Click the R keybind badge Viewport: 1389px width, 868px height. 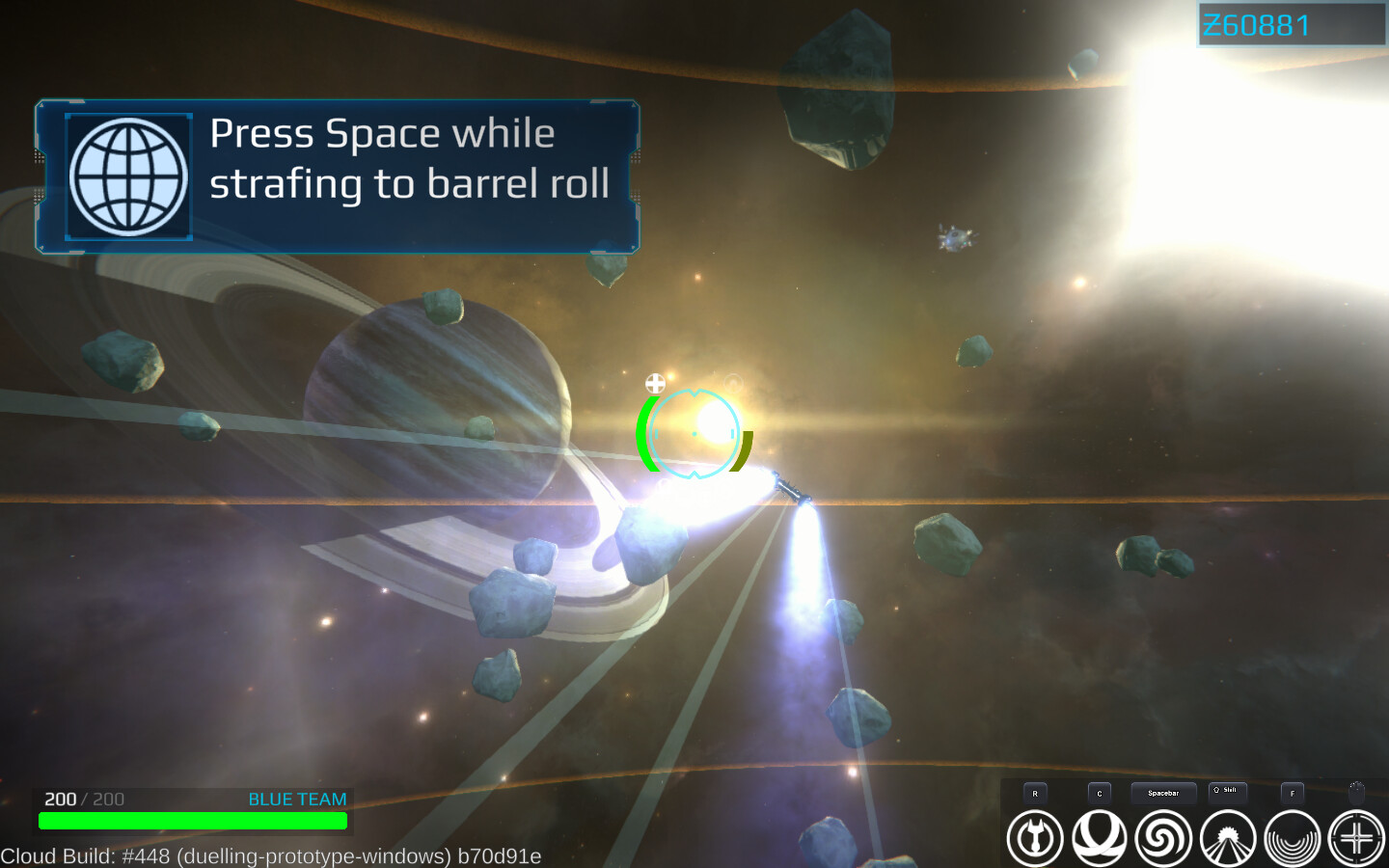pyautogui.click(x=1034, y=792)
